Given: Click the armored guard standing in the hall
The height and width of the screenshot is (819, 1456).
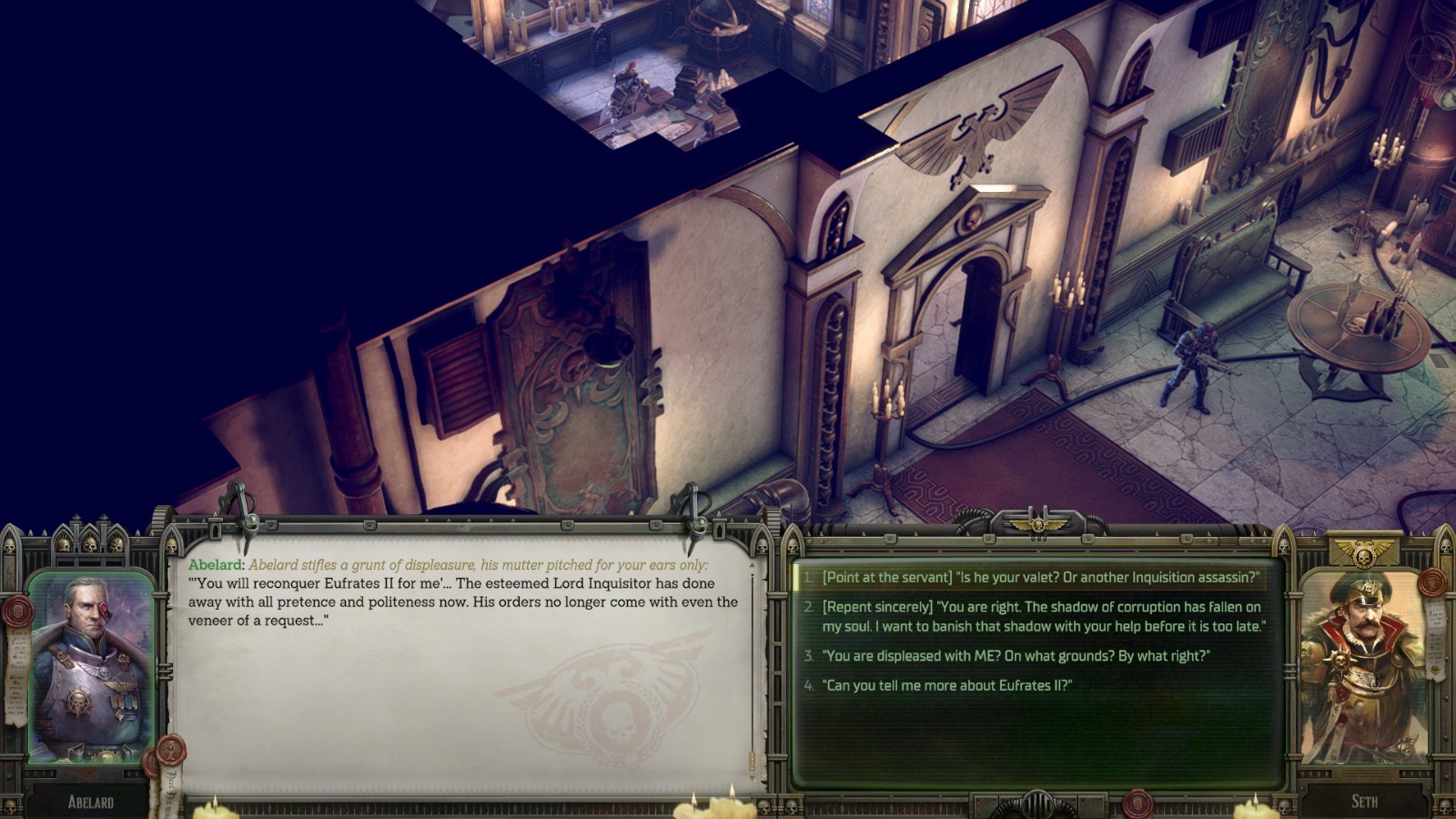Looking at the screenshot, I should pyautogui.click(x=1192, y=364).
